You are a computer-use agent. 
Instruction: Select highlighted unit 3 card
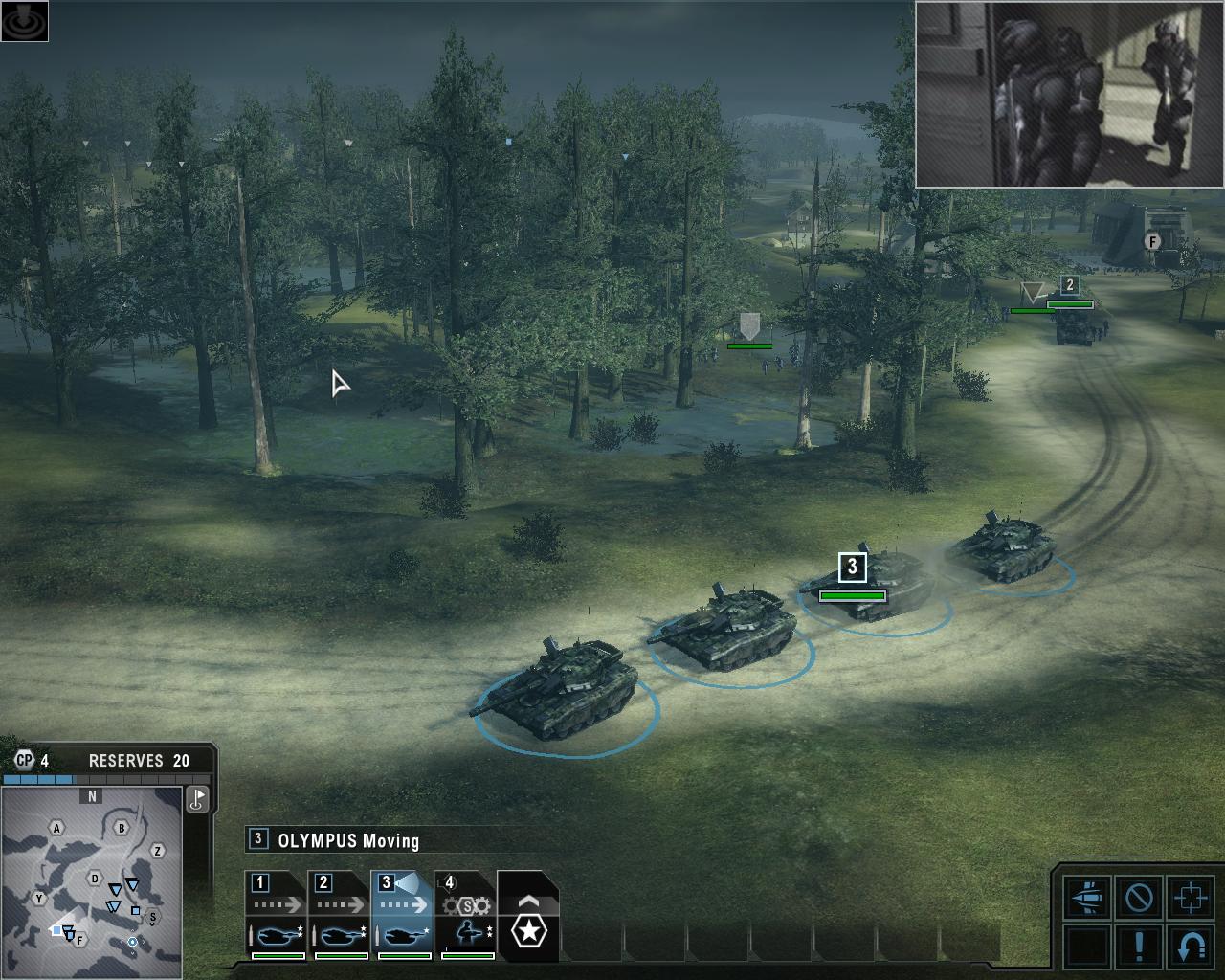click(402, 916)
